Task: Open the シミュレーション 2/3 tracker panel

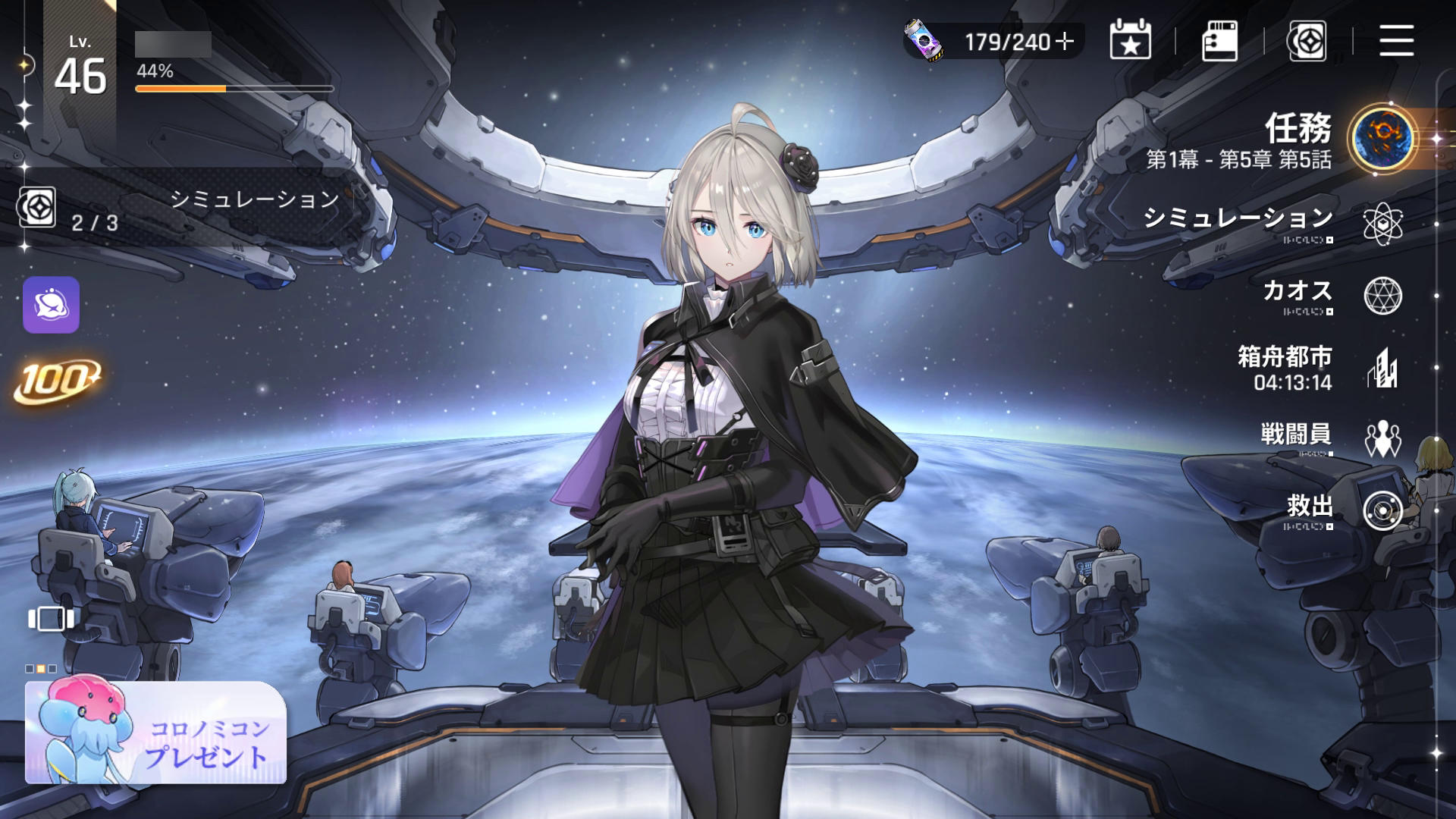Action: 182,209
